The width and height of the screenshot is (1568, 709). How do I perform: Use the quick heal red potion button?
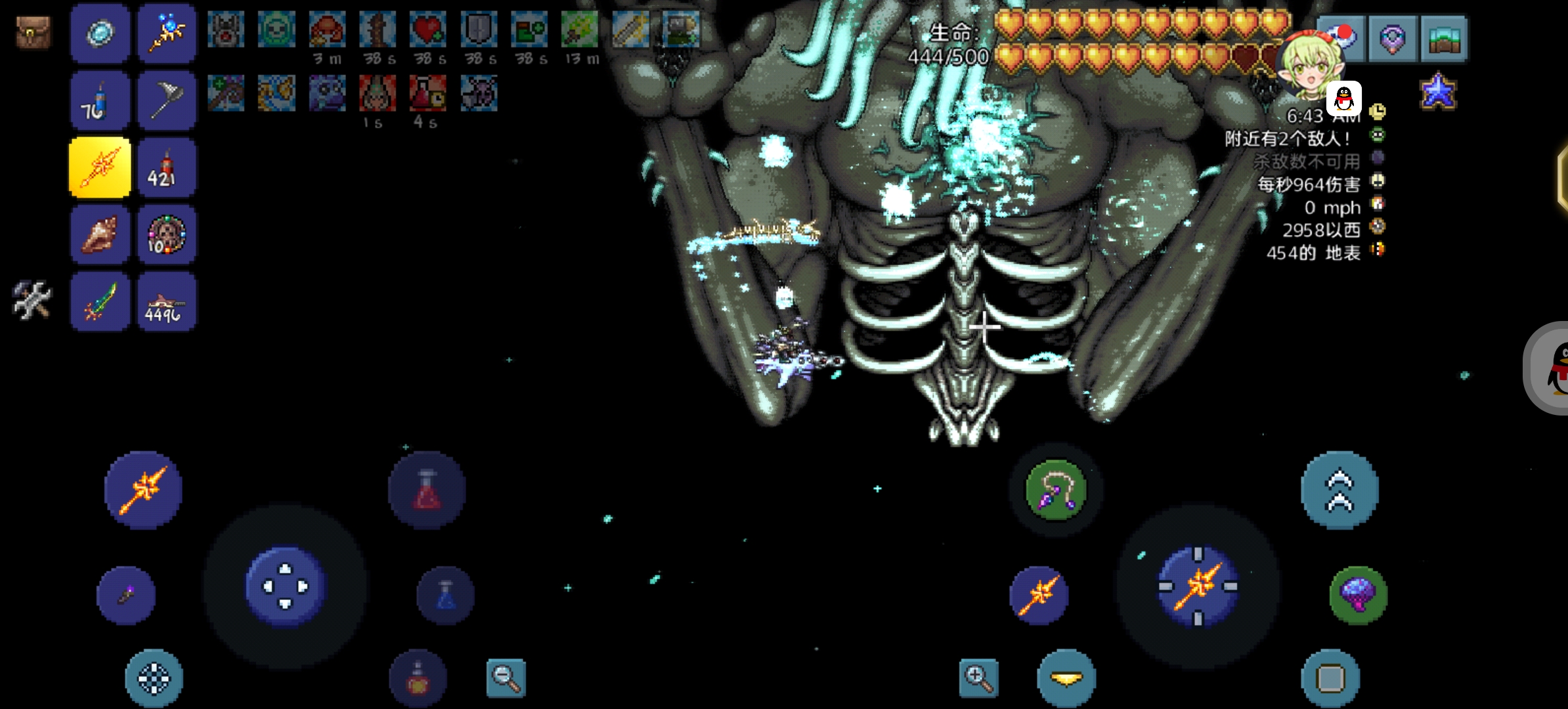[x=427, y=490]
